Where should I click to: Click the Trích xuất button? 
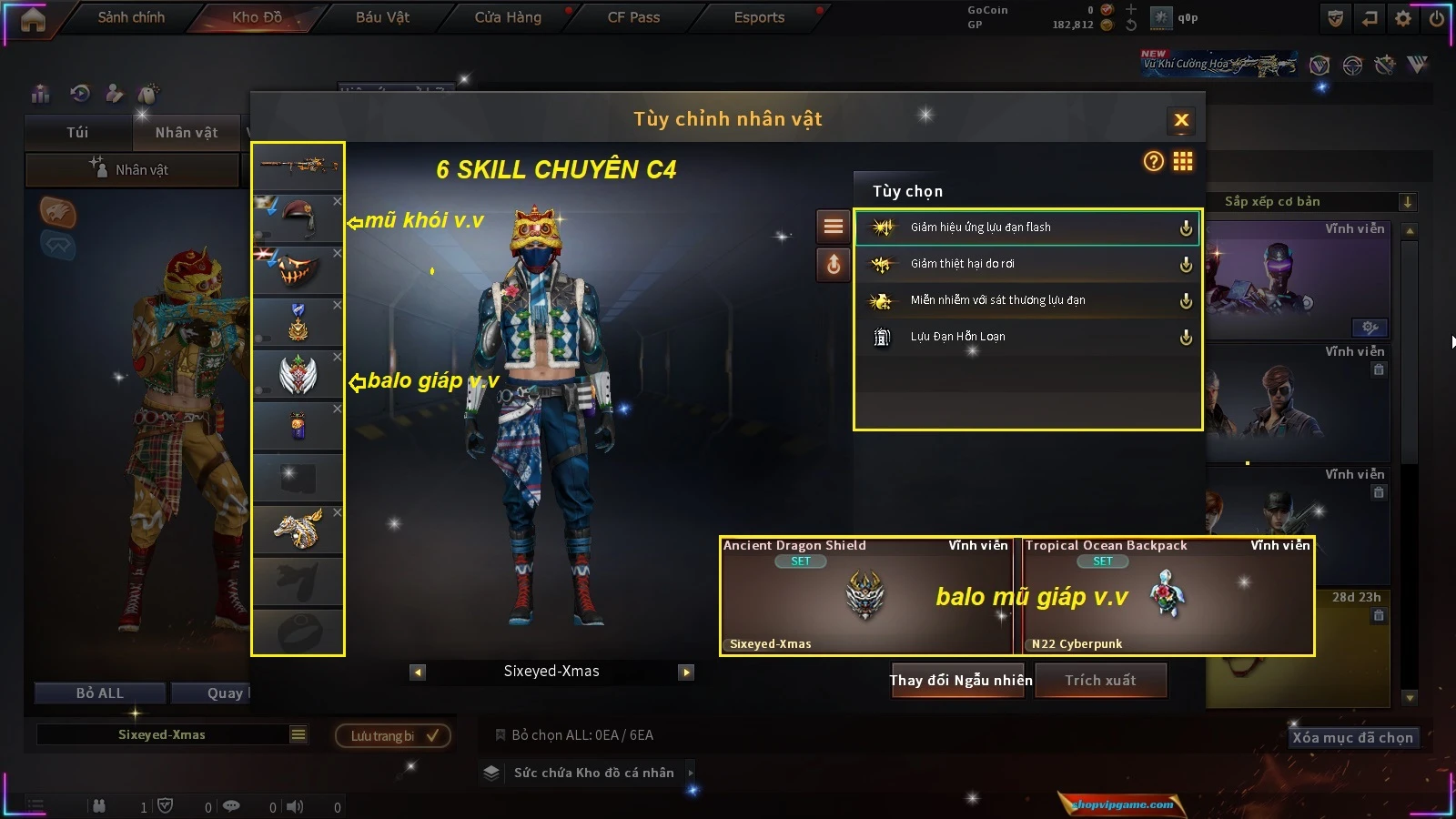click(1100, 681)
